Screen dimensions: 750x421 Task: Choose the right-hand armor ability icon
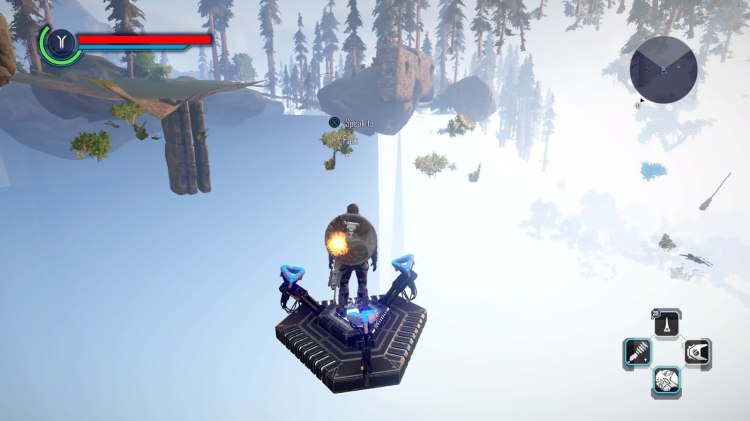point(697,352)
